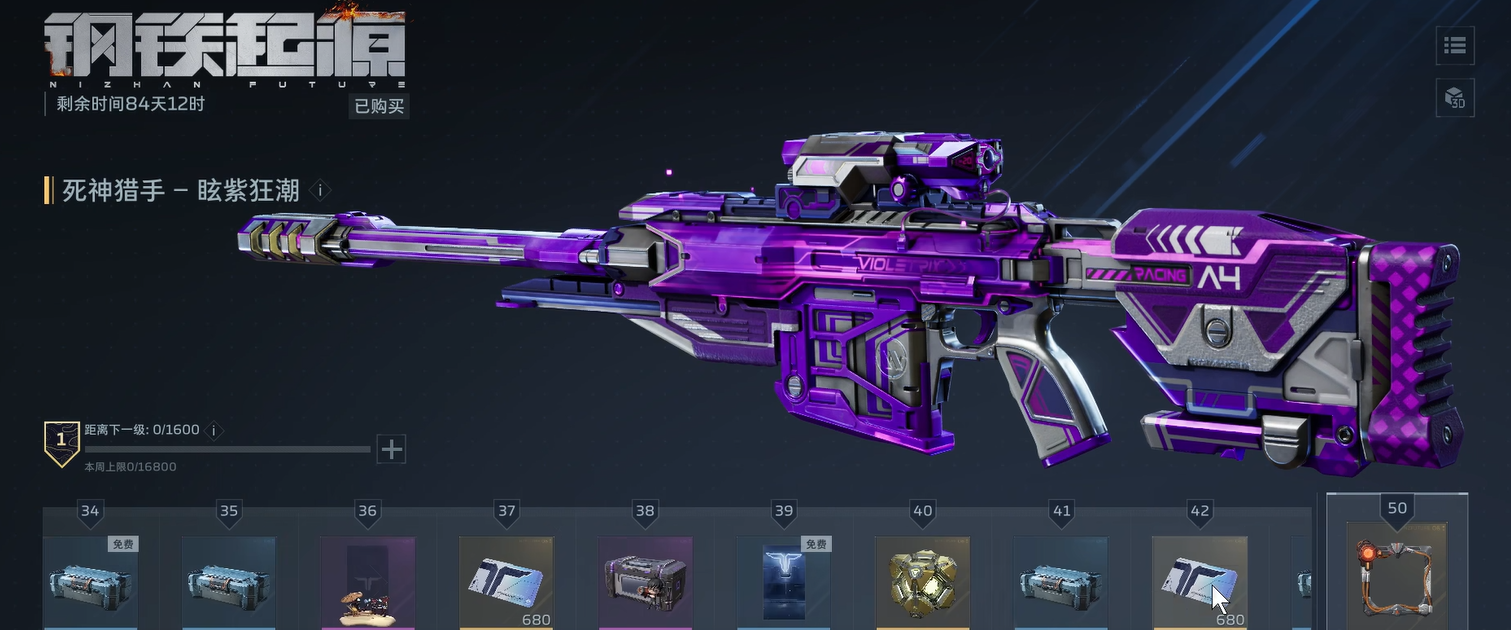Show info for 死神猎手 - 眩紫狂潮 skin
Screen dimensions: 1511x630
[320, 190]
